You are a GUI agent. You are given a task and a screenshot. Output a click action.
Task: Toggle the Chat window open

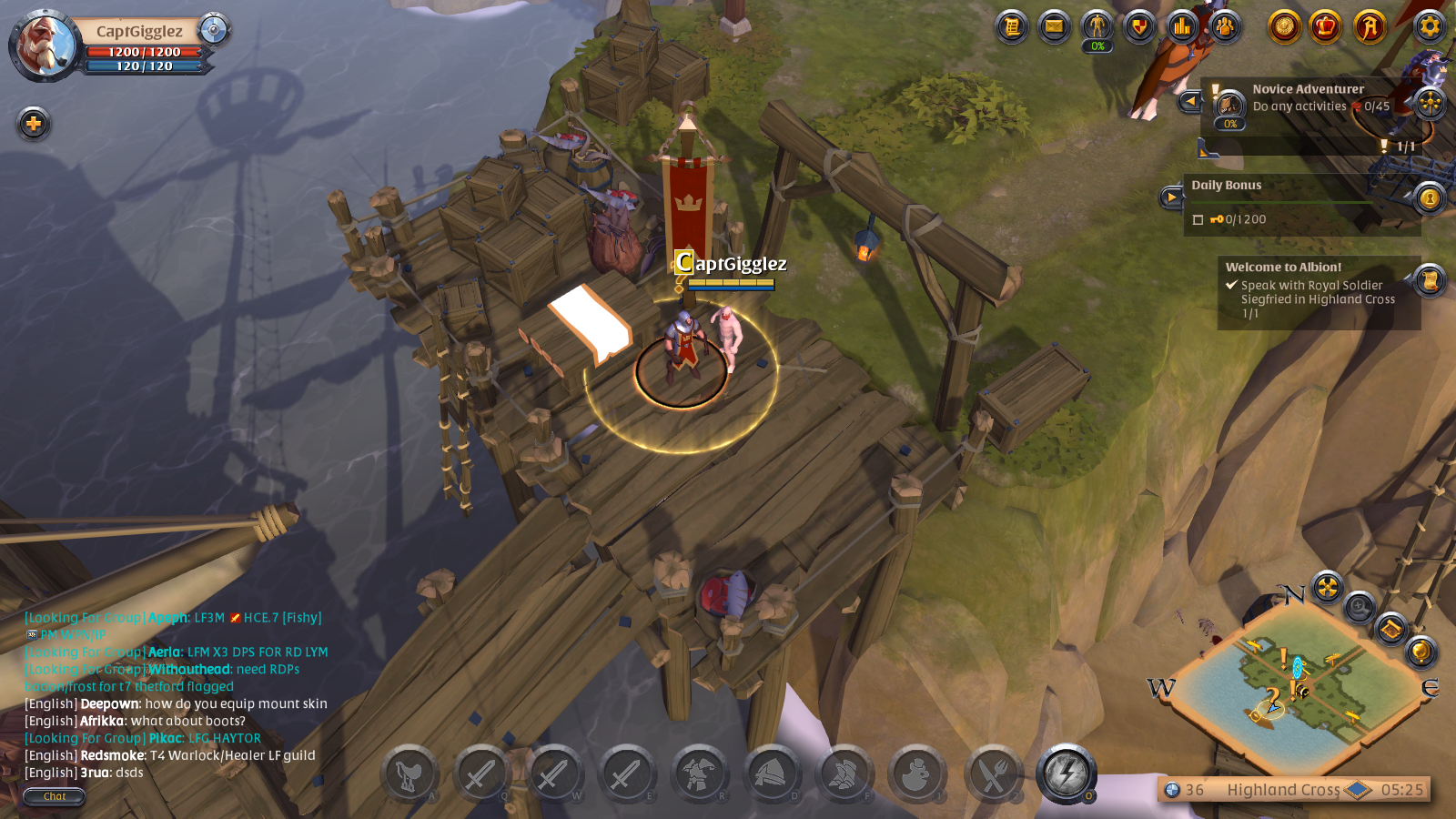coord(55,796)
